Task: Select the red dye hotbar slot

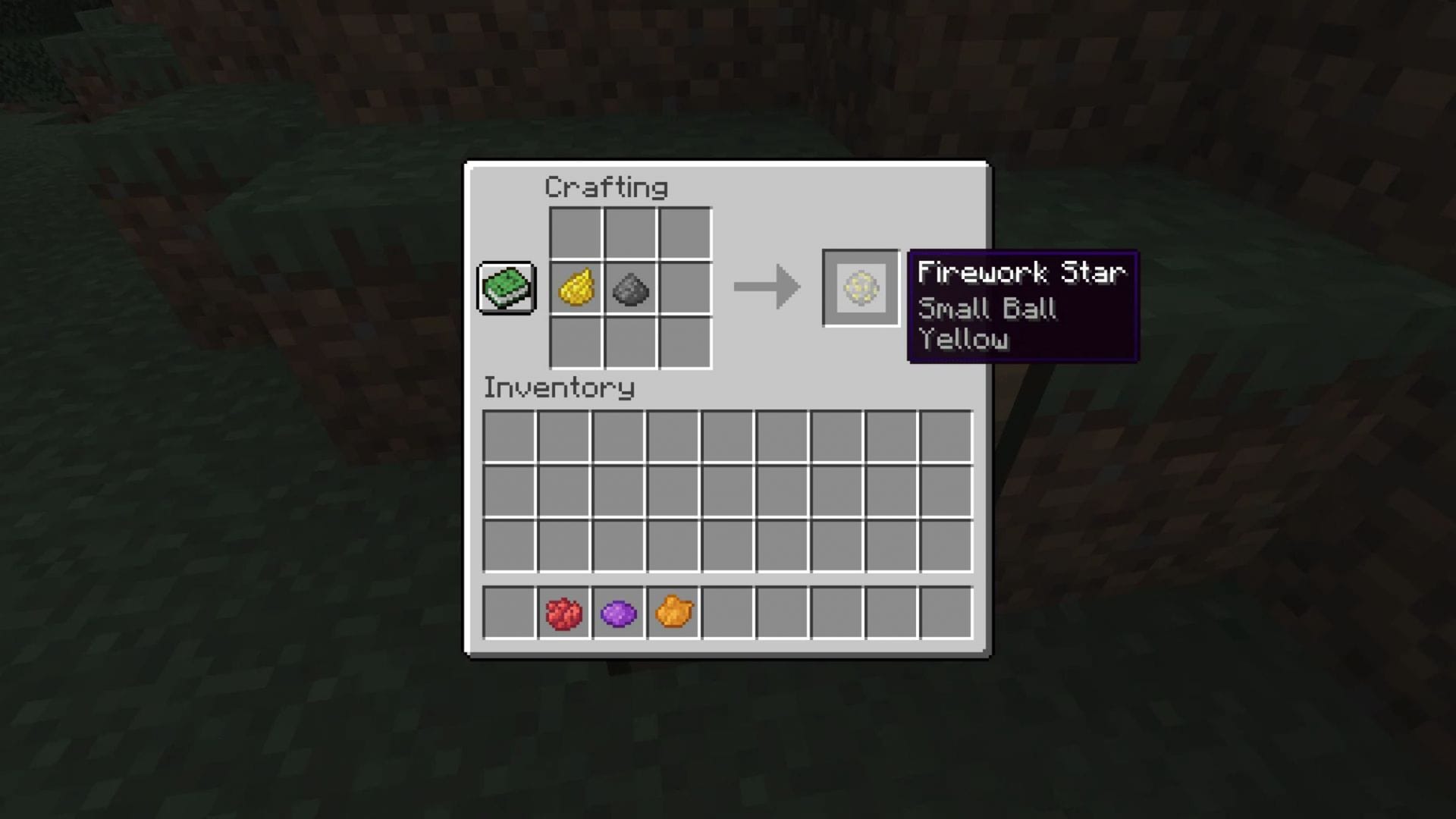Action: [x=563, y=613]
